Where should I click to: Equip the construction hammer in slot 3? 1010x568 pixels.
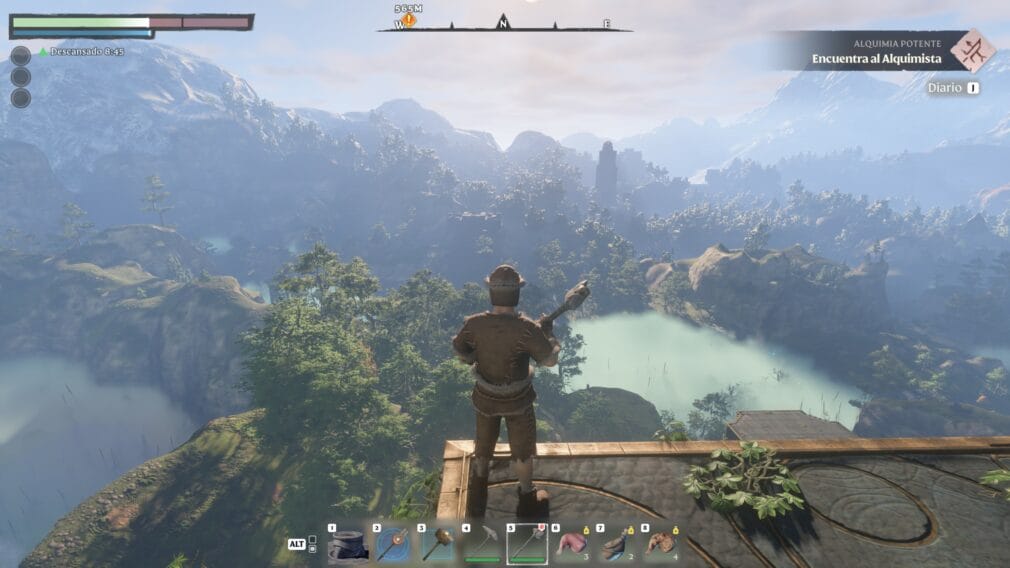pyautogui.click(x=437, y=544)
